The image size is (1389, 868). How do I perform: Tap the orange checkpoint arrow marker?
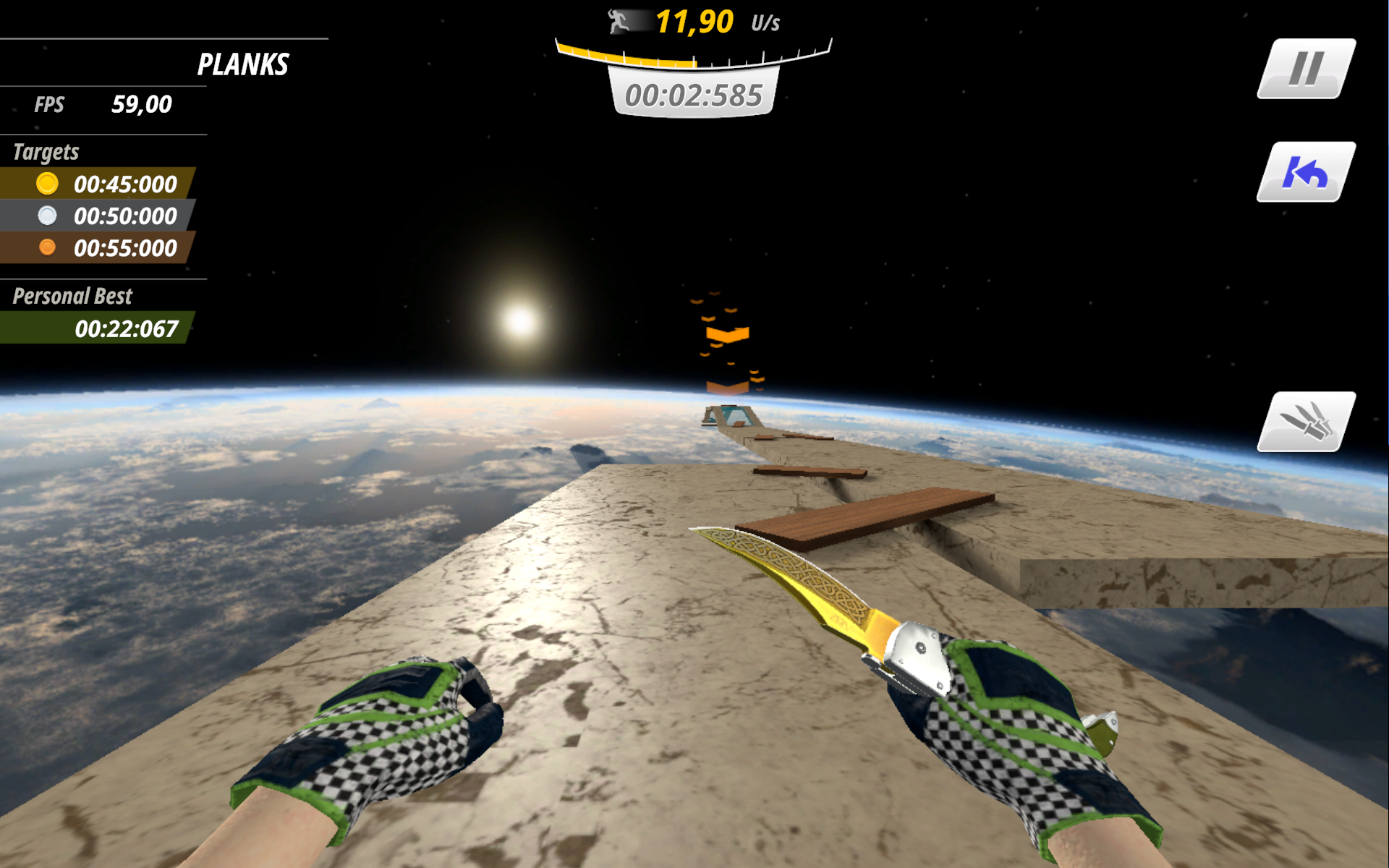pyautogui.click(x=727, y=334)
